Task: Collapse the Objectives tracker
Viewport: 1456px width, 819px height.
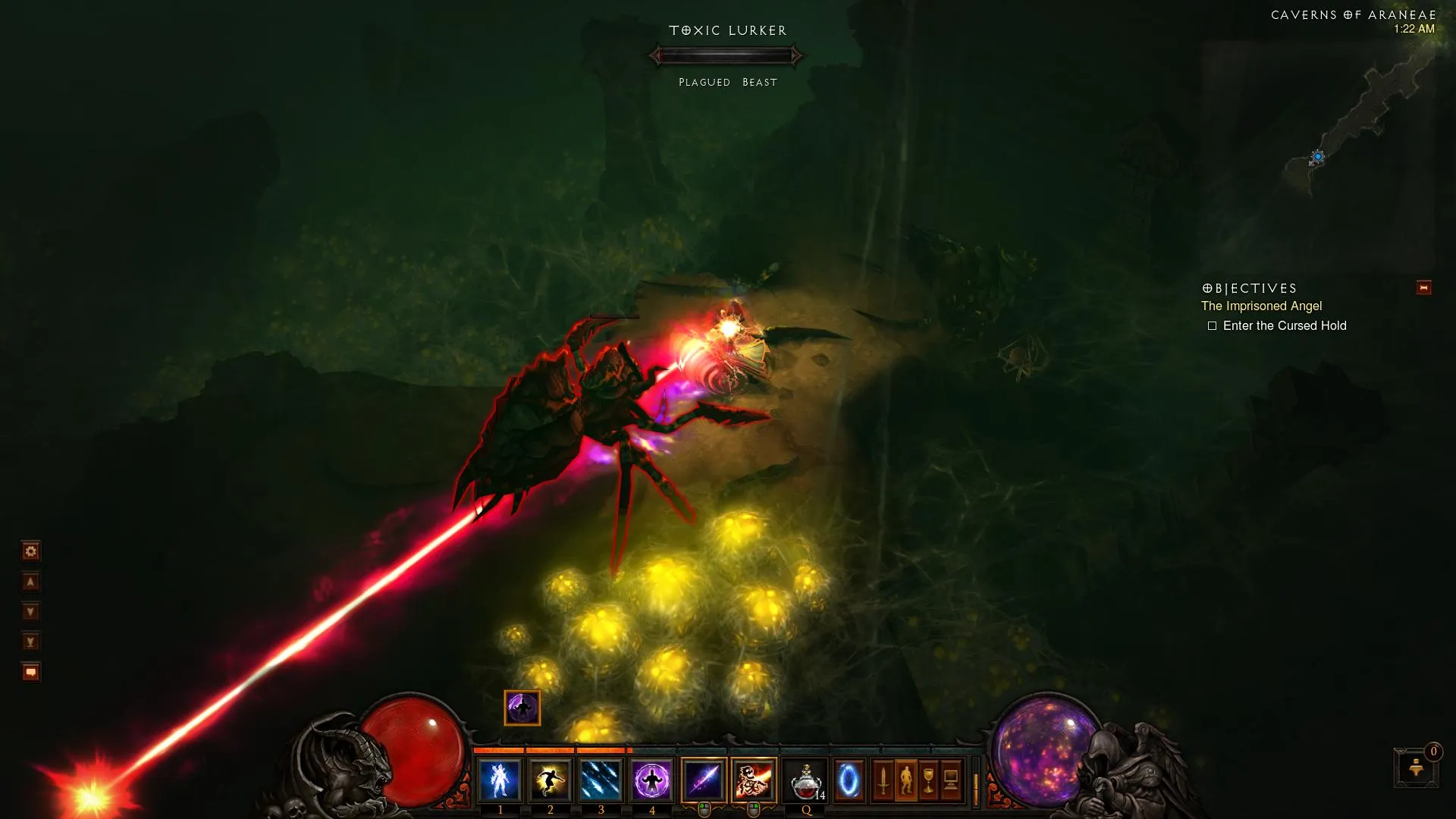Action: point(1423,288)
